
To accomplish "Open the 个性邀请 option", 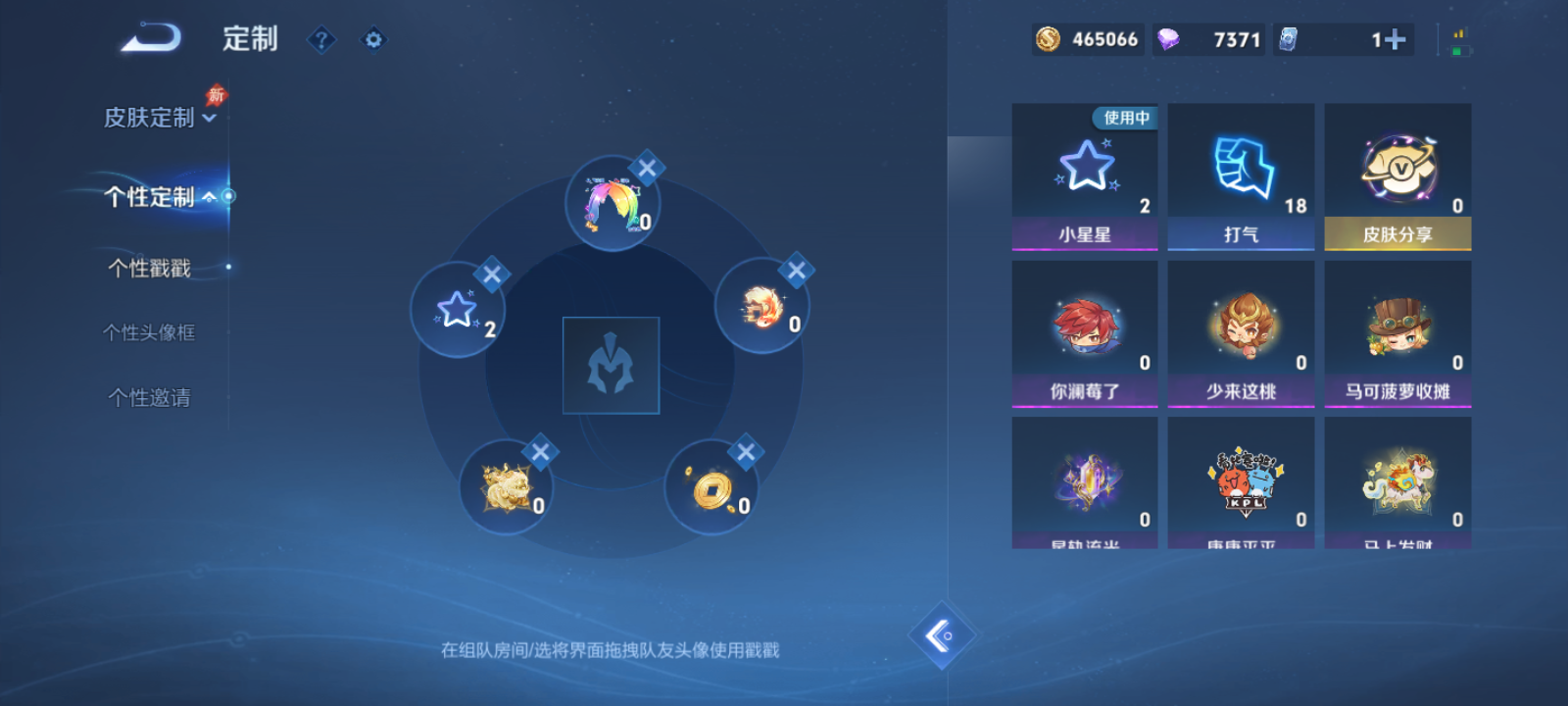I will [147, 397].
